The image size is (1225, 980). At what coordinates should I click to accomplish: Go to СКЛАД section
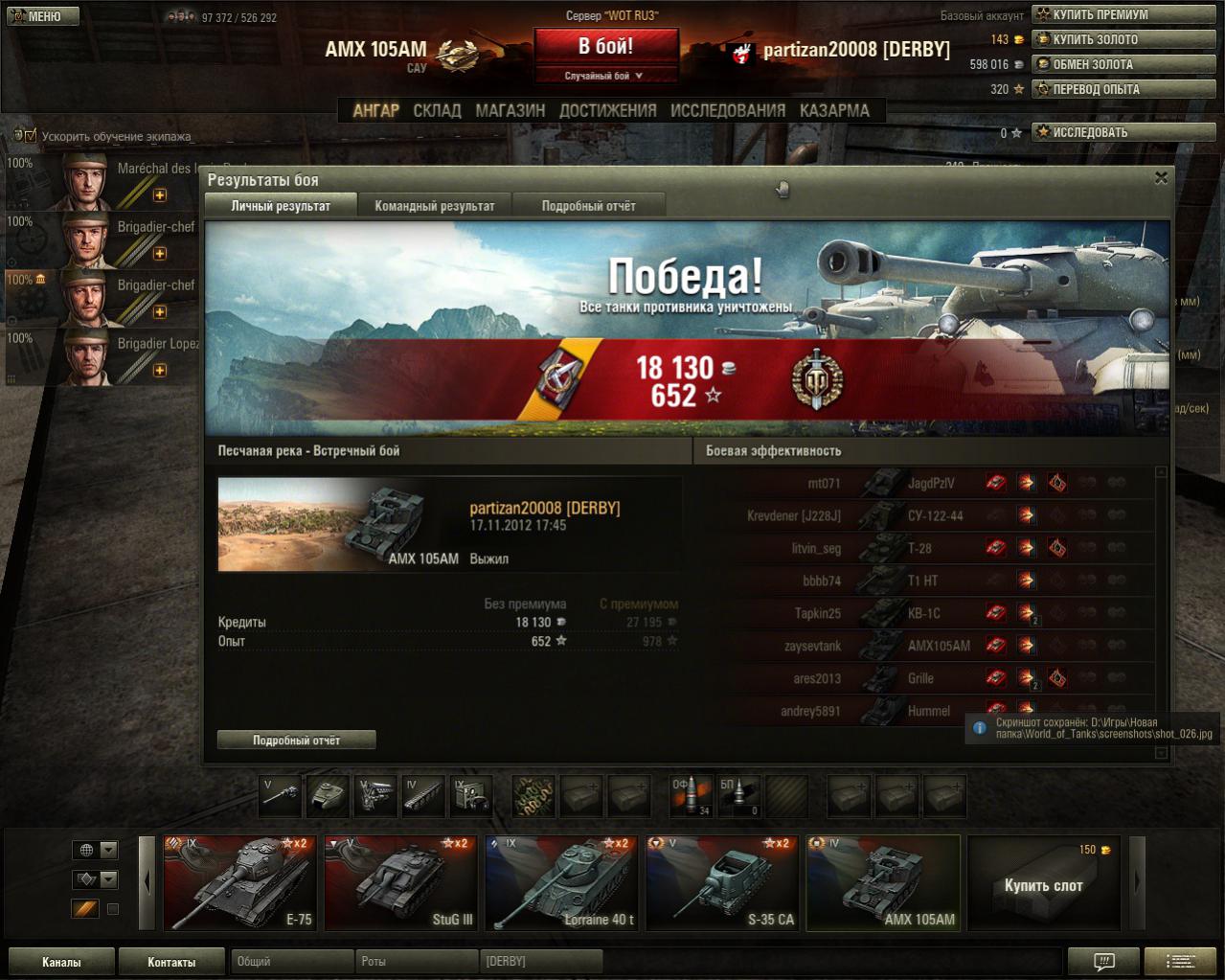[437, 110]
